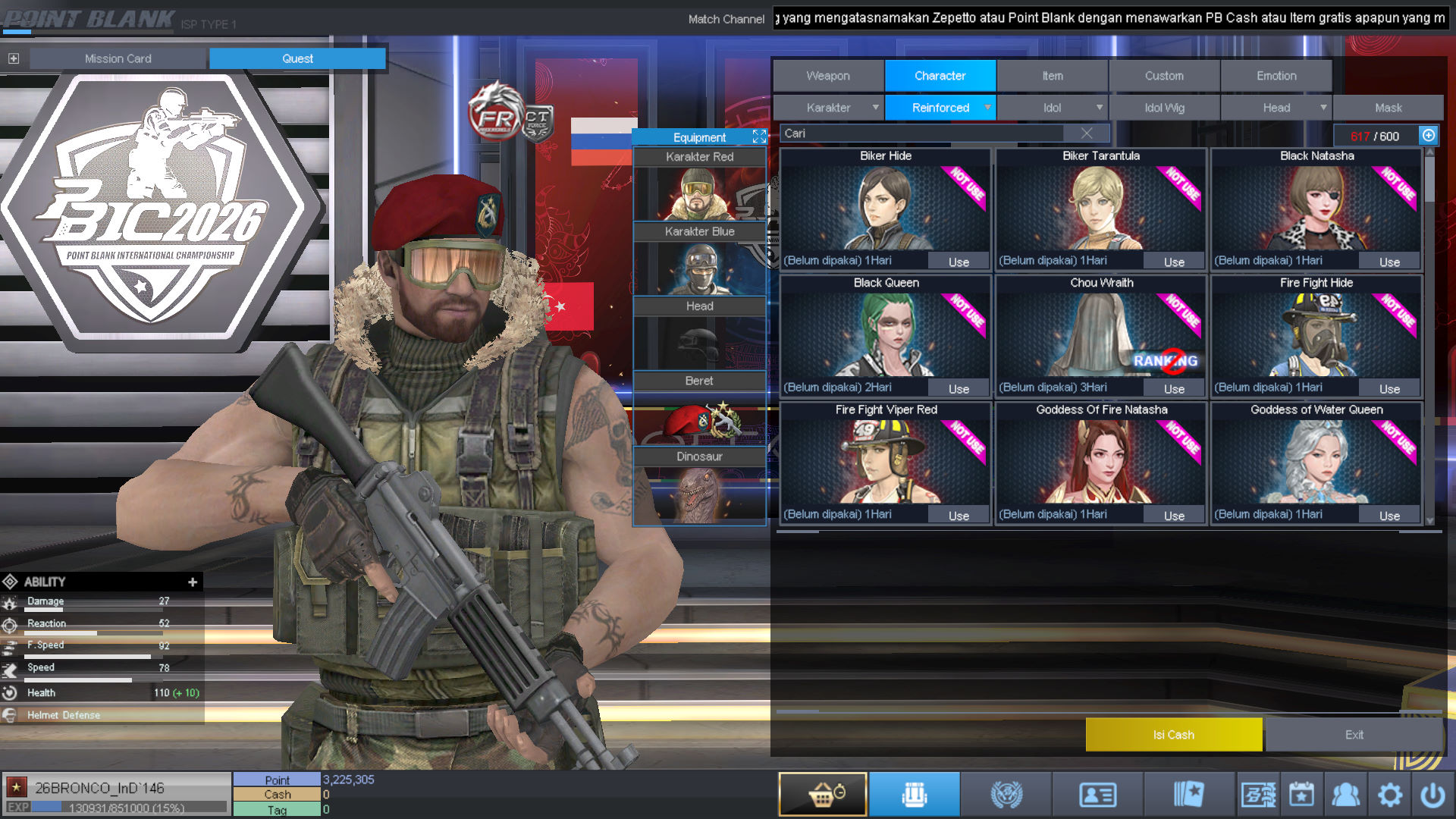Select the Chou Wraith character card
The height and width of the screenshot is (819, 1456).
(x=1101, y=334)
